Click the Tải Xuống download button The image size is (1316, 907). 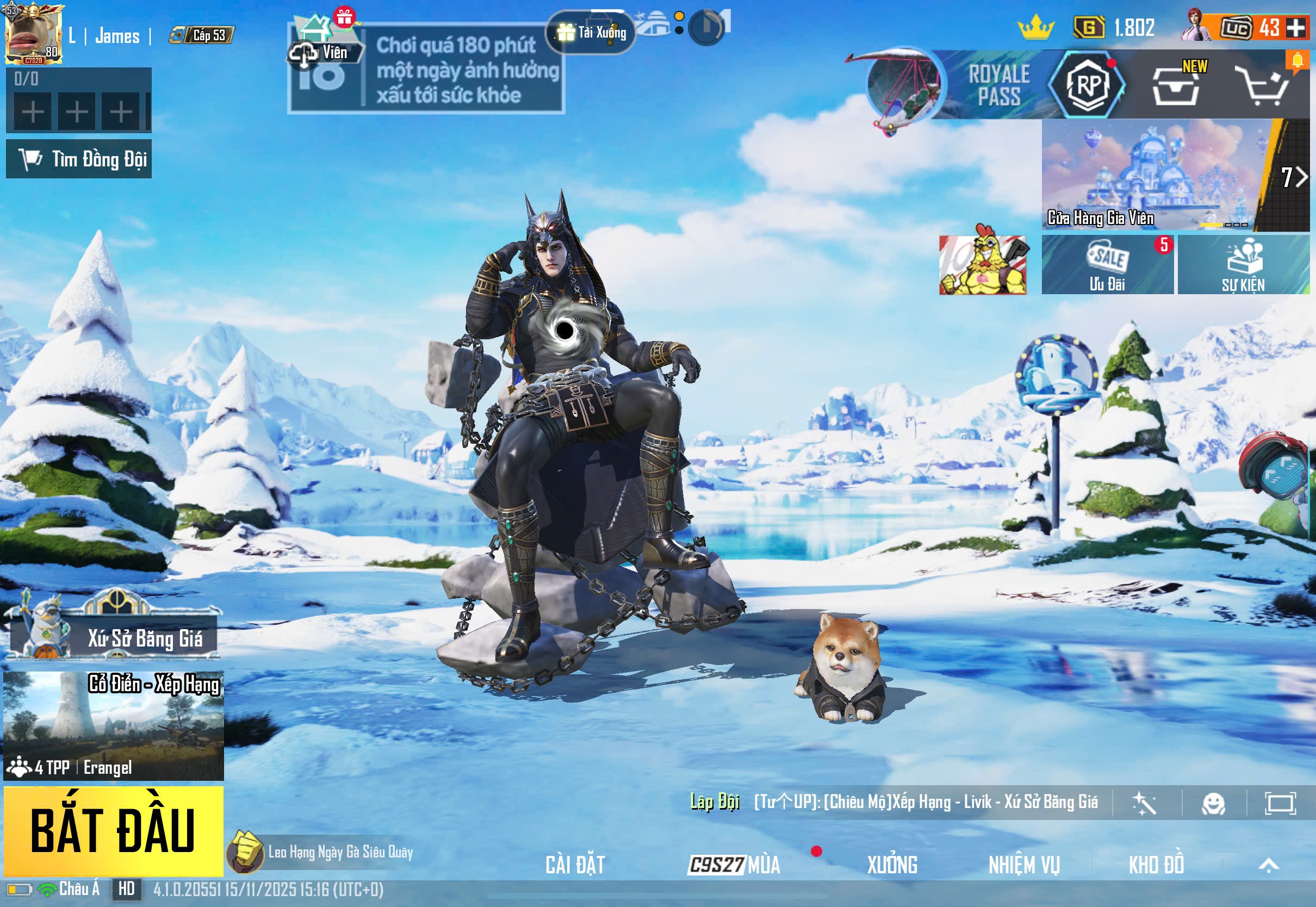tap(591, 33)
